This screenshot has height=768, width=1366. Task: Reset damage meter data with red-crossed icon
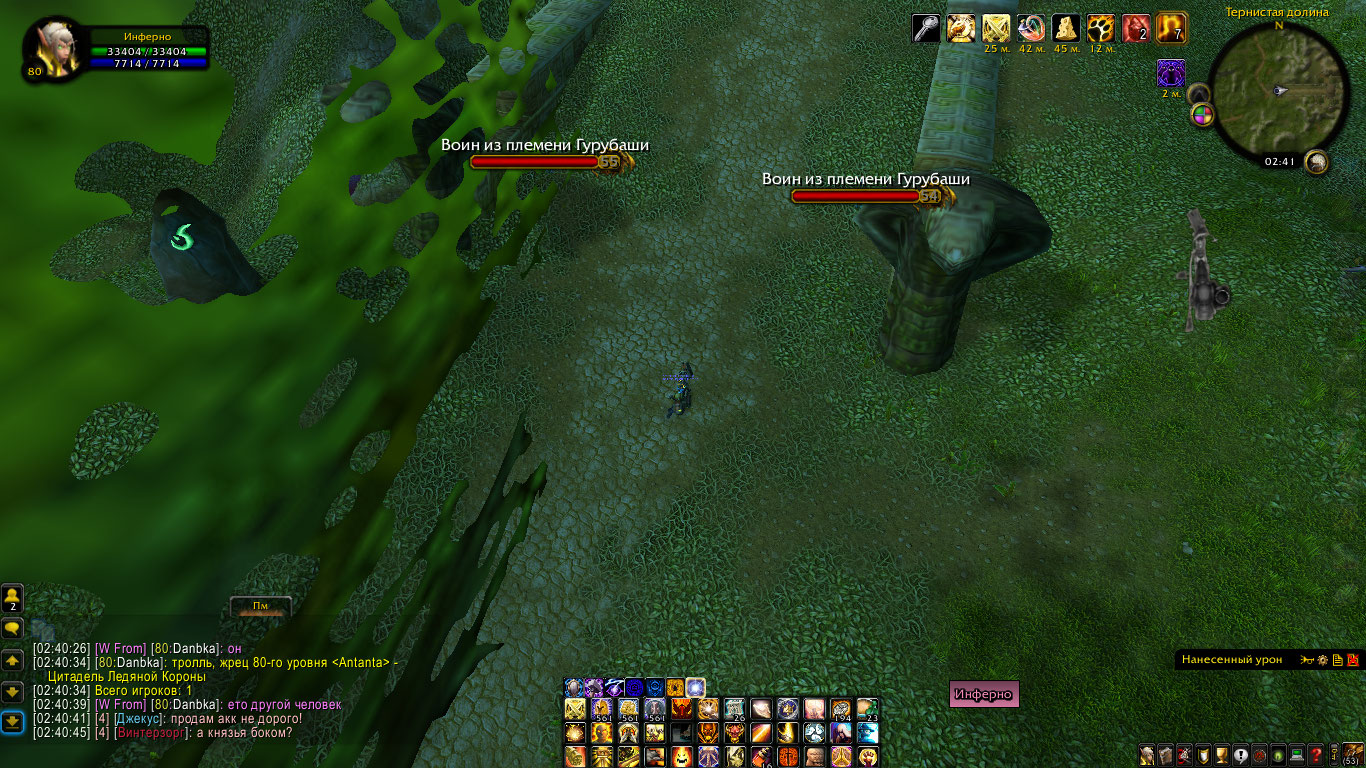(1353, 660)
